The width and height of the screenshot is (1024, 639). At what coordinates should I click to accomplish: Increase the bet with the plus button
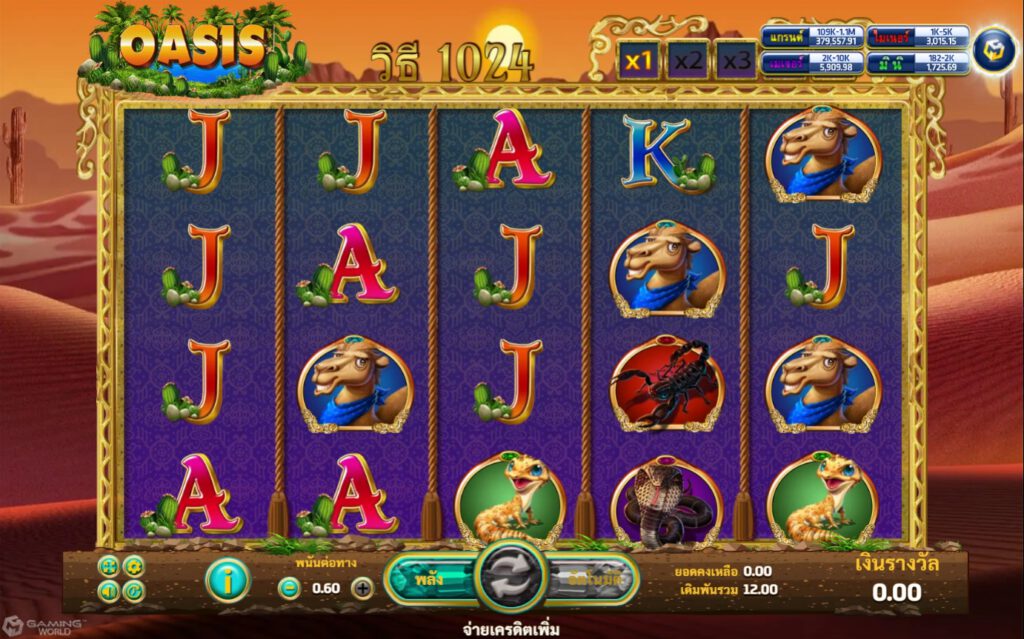point(362,588)
